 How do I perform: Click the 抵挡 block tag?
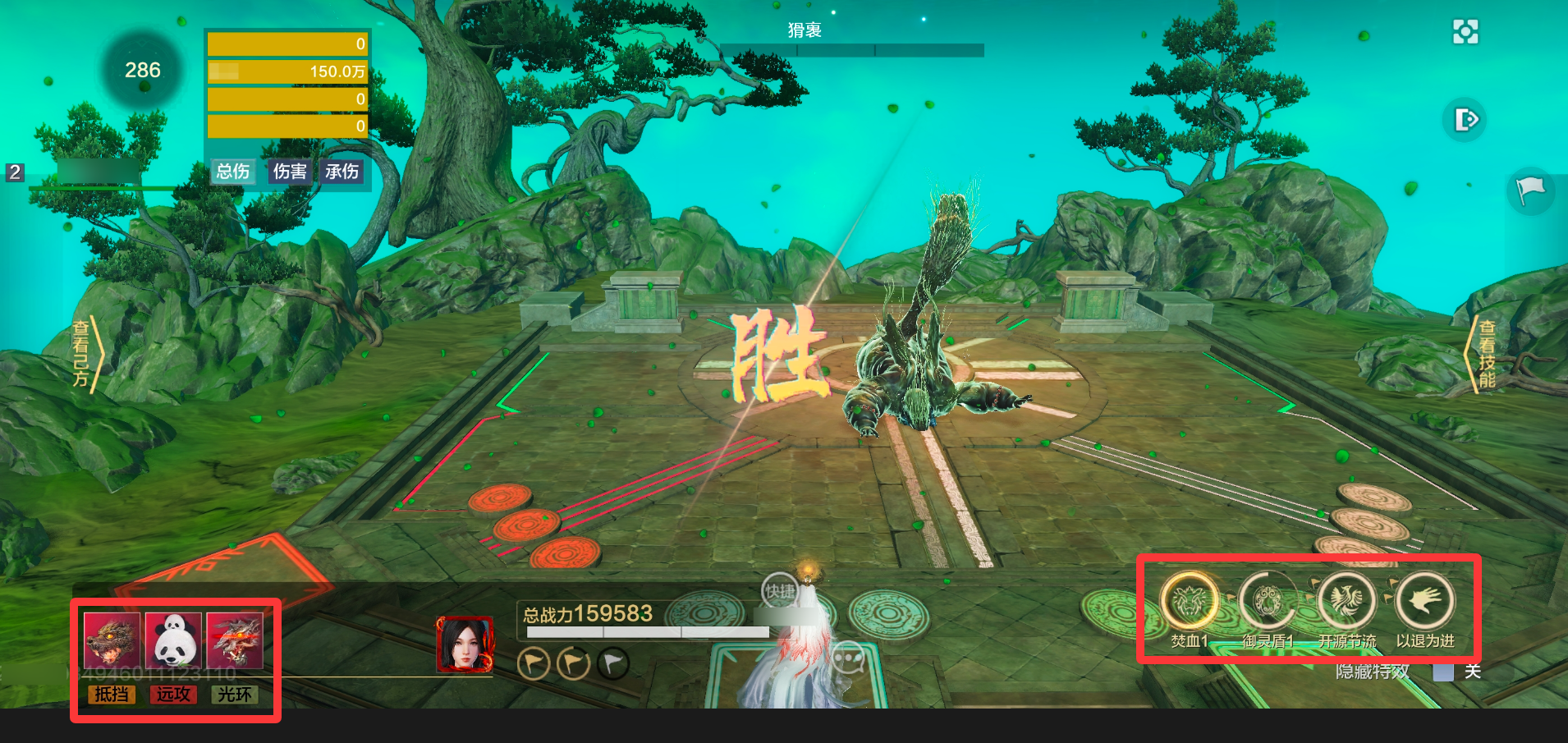pyautogui.click(x=112, y=695)
